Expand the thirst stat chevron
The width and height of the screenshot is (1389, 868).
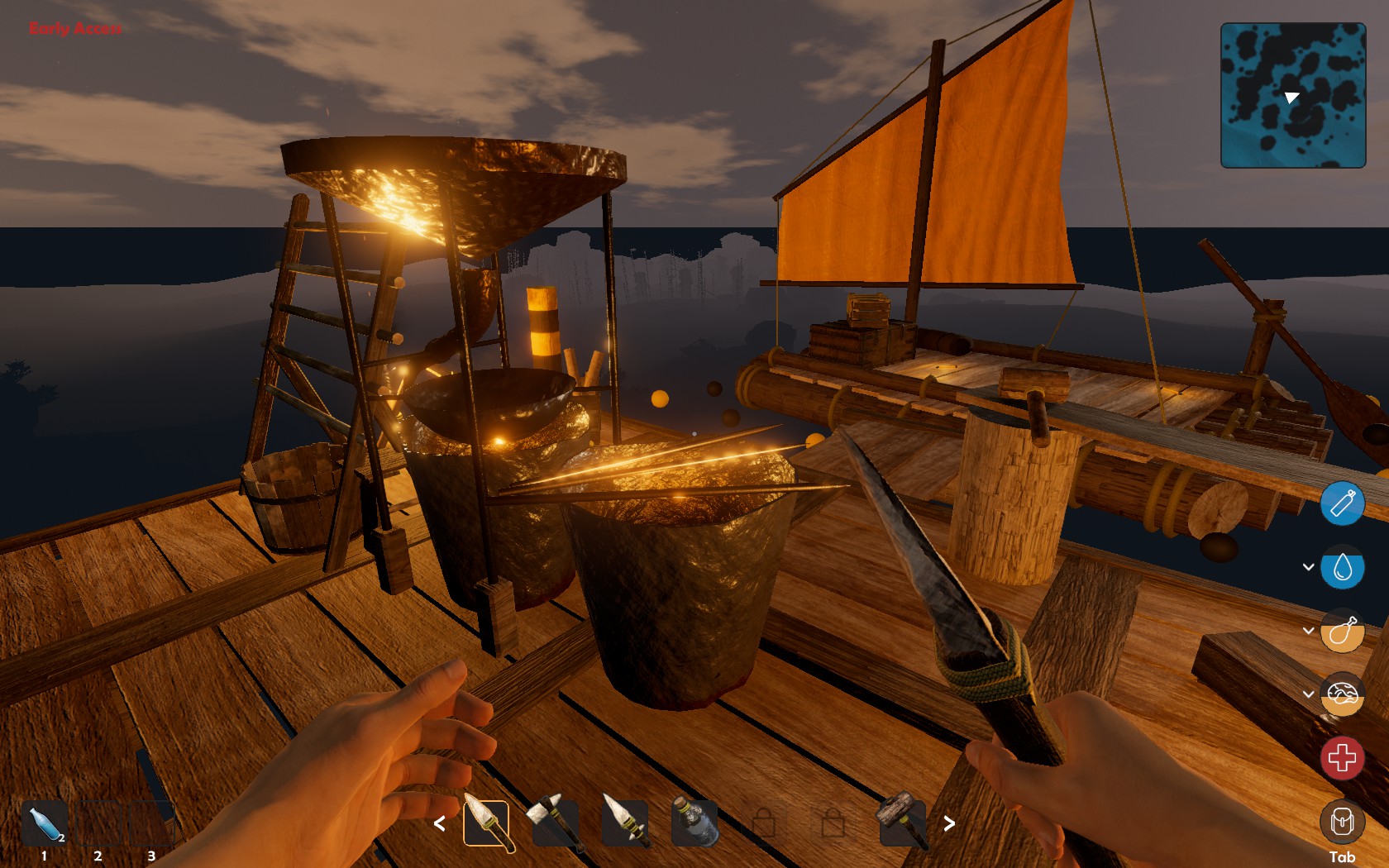(x=1308, y=567)
